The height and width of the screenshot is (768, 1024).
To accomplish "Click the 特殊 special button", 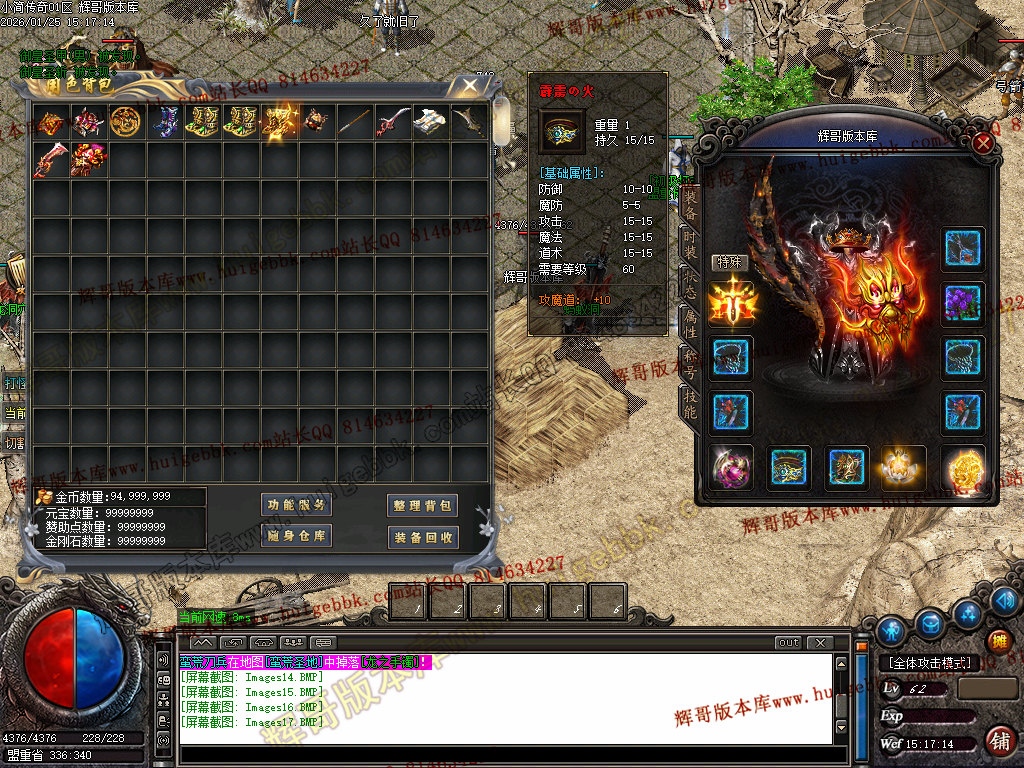I will tap(730, 262).
